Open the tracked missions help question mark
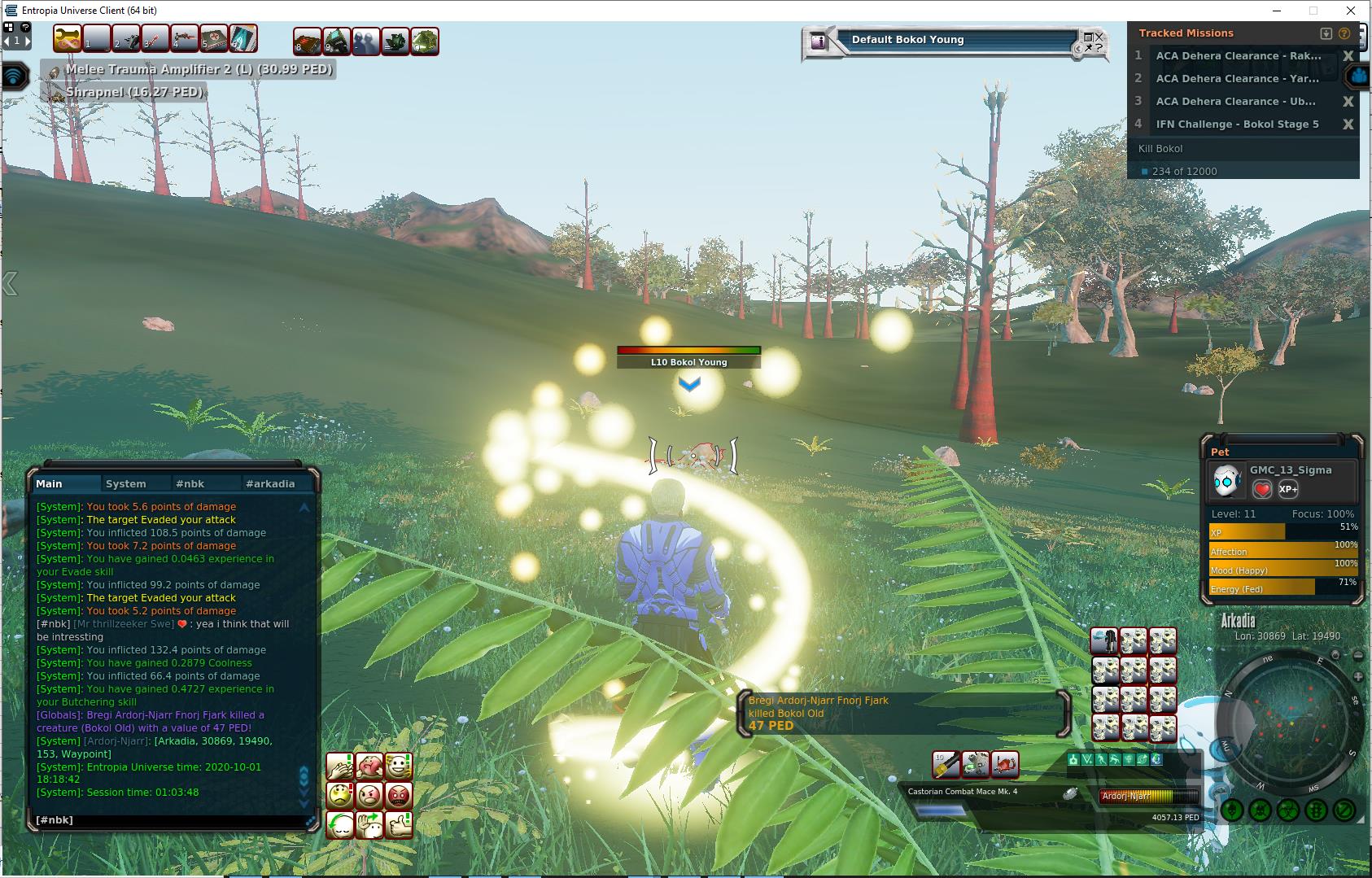Viewport: 1372px width, 878px height. click(1344, 33)
